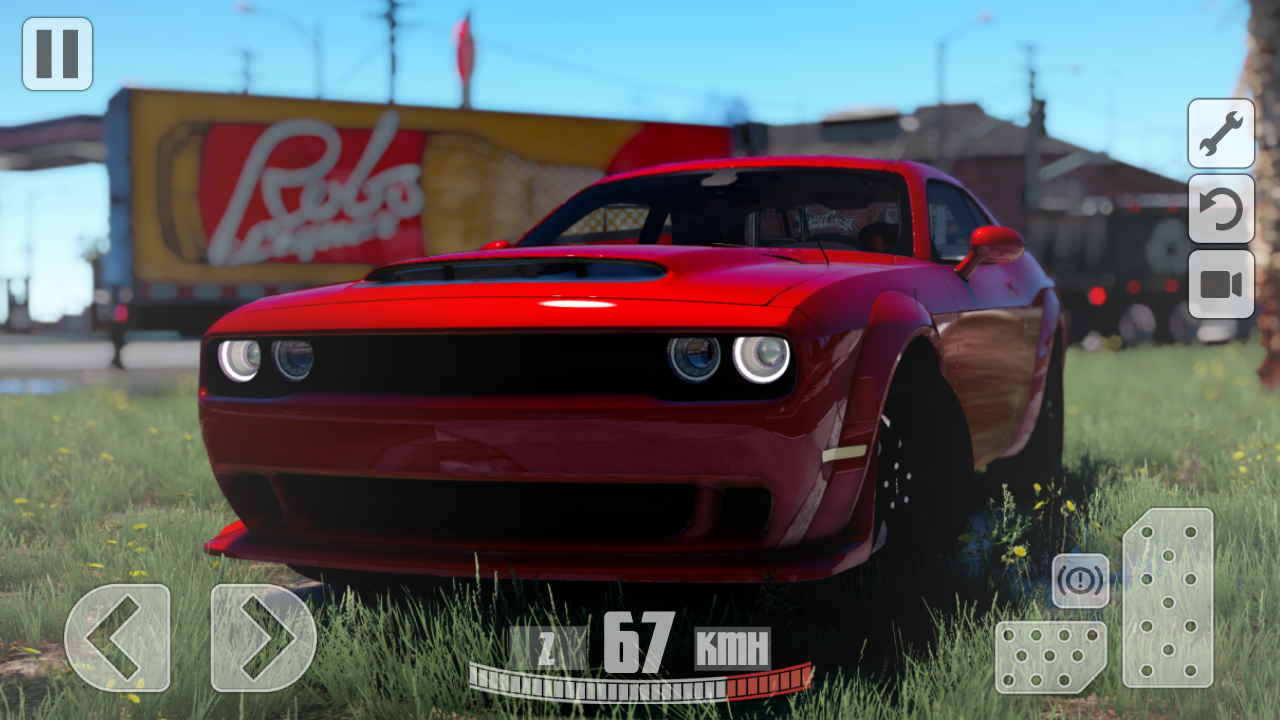Open vehicle settings with the wrench icon

click(1221, 135)
